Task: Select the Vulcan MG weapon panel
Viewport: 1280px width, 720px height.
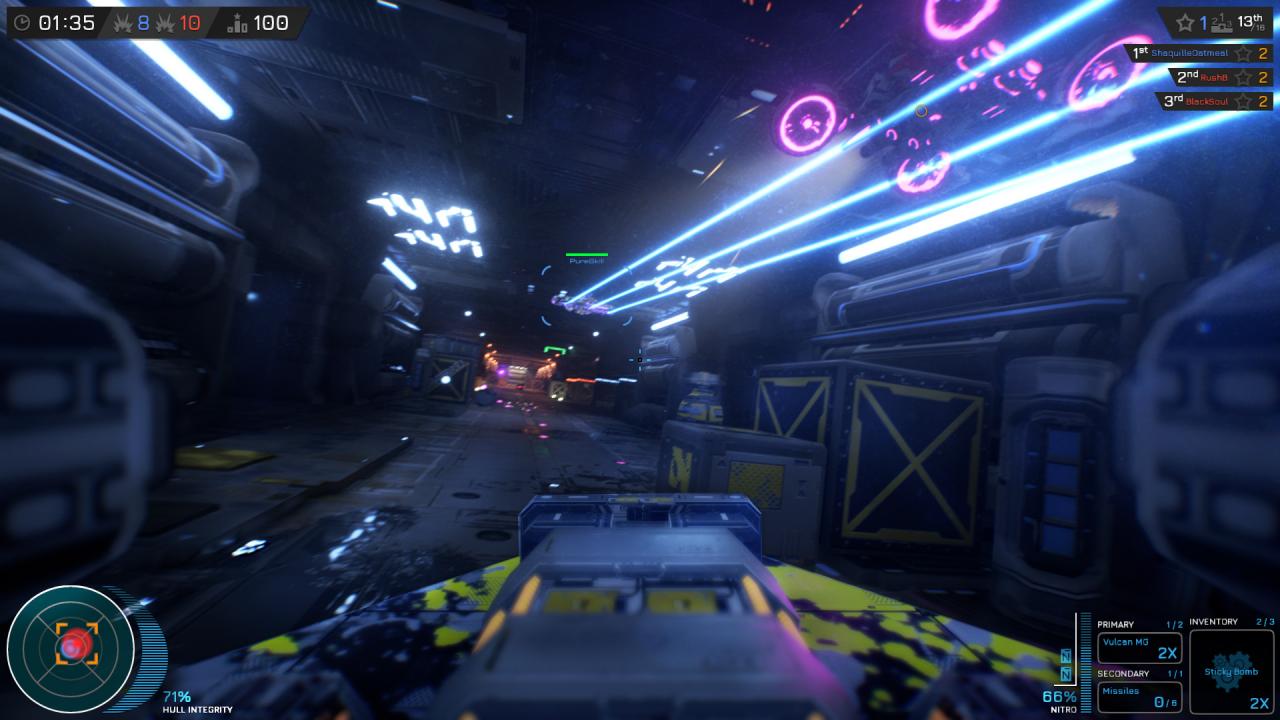Action: pos(1139,646)
